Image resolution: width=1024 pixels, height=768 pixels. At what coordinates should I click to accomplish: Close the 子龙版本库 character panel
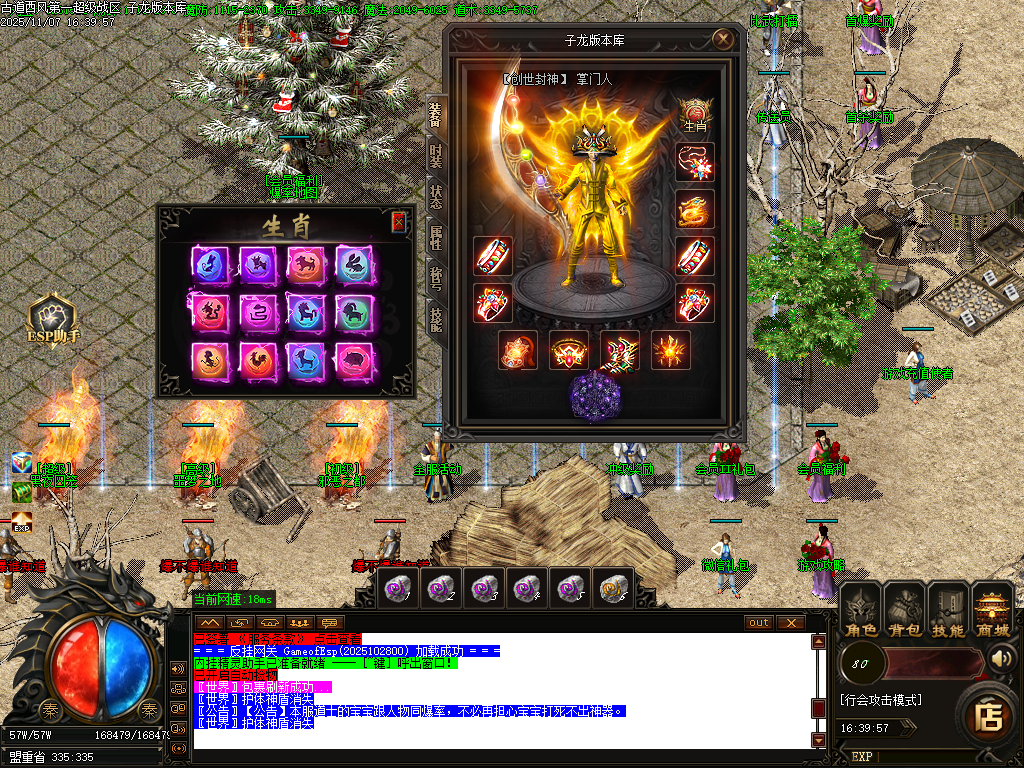(723, 40)
